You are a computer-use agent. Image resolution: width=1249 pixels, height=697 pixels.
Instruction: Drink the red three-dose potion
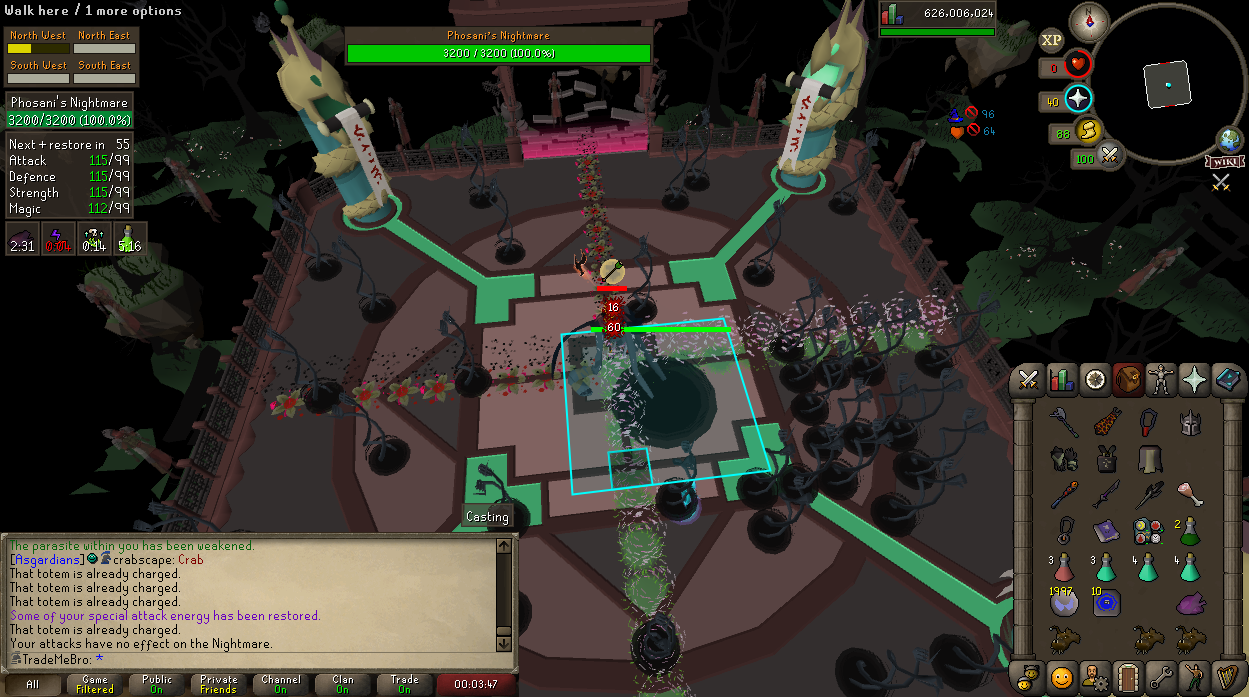coord(1065,567)
